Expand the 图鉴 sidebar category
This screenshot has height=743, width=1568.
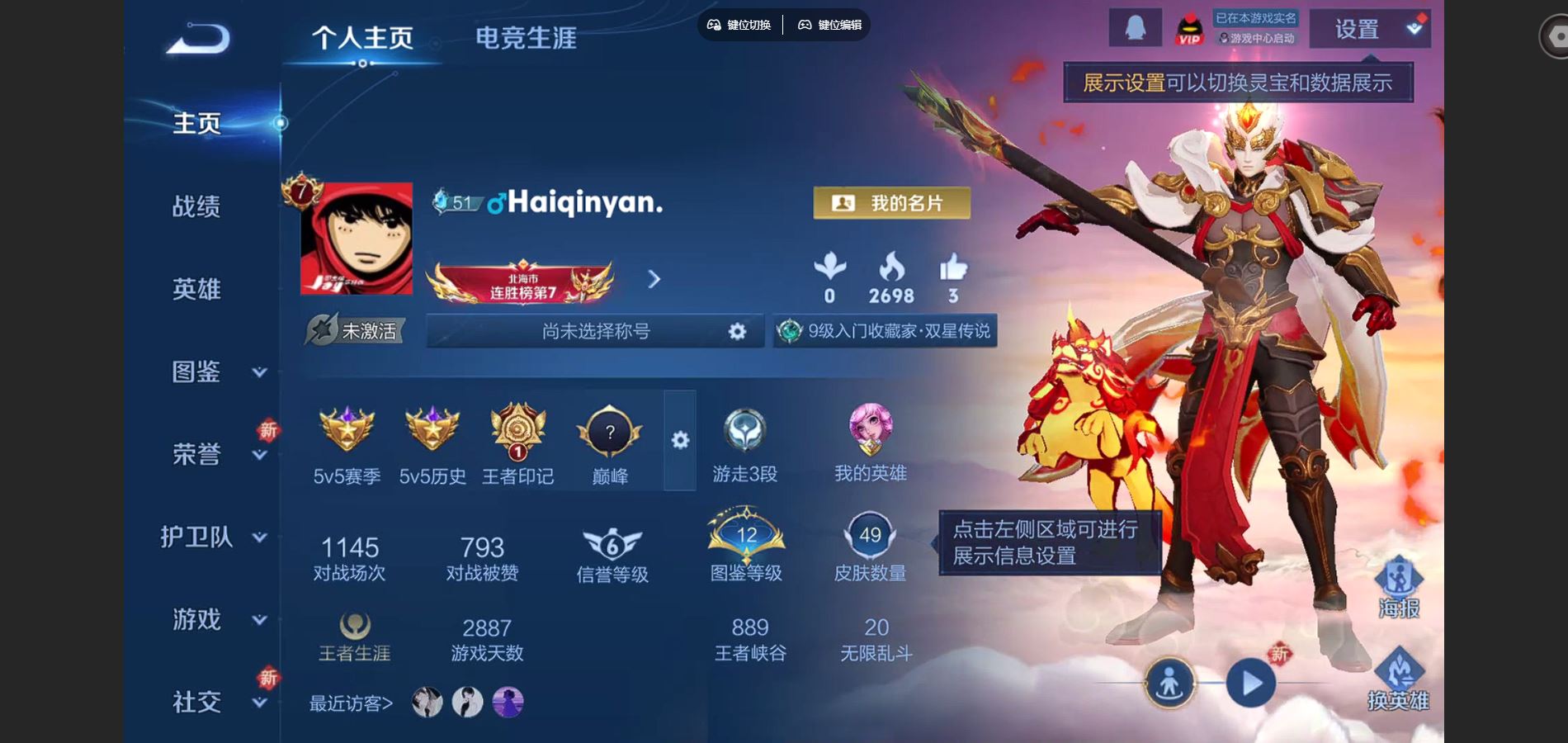click(x=213, y=371)
